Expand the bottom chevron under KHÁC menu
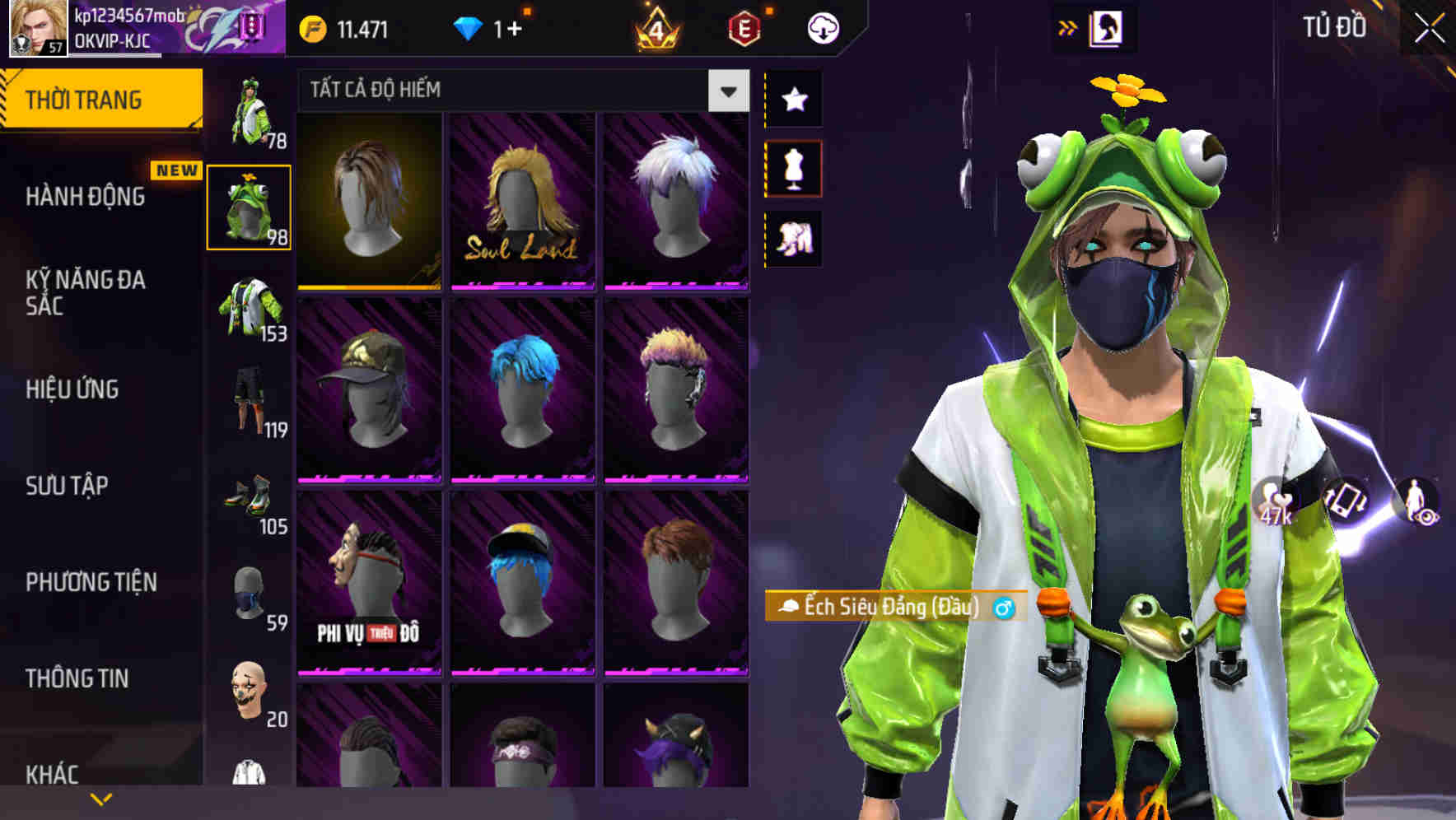1456x820 pixels. [99, 797]
